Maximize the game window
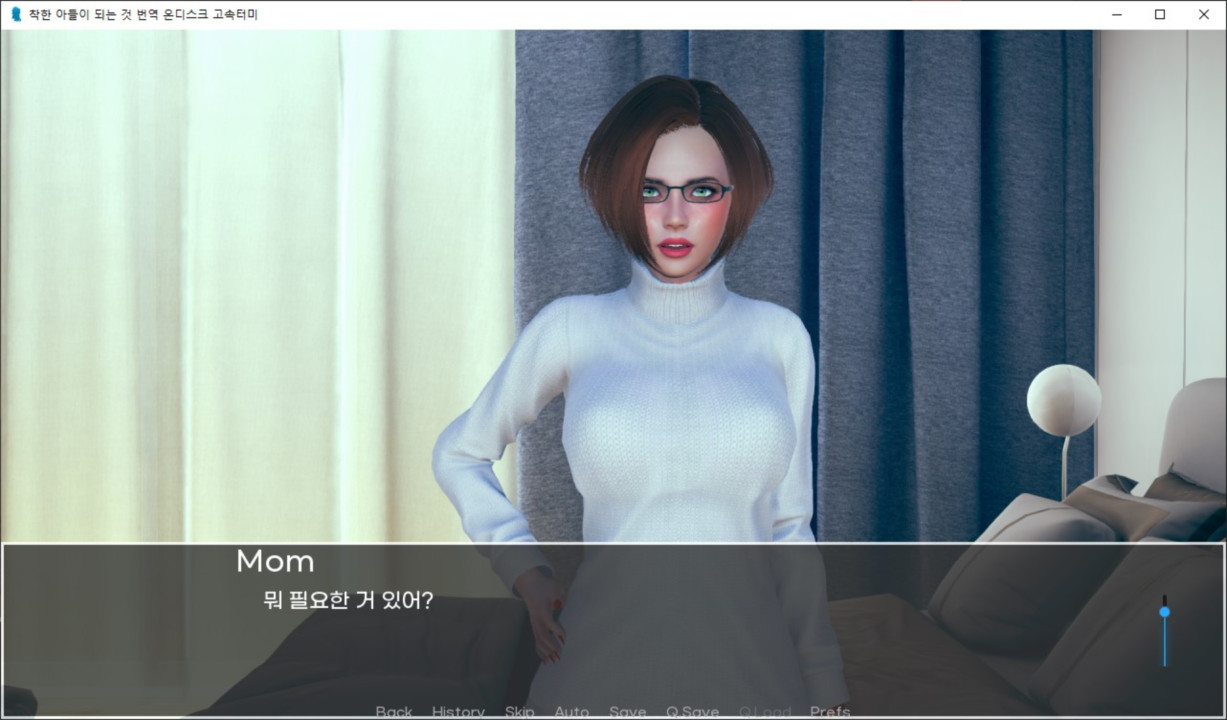This screenshot has width=1227, height=720. point(1159,14)
